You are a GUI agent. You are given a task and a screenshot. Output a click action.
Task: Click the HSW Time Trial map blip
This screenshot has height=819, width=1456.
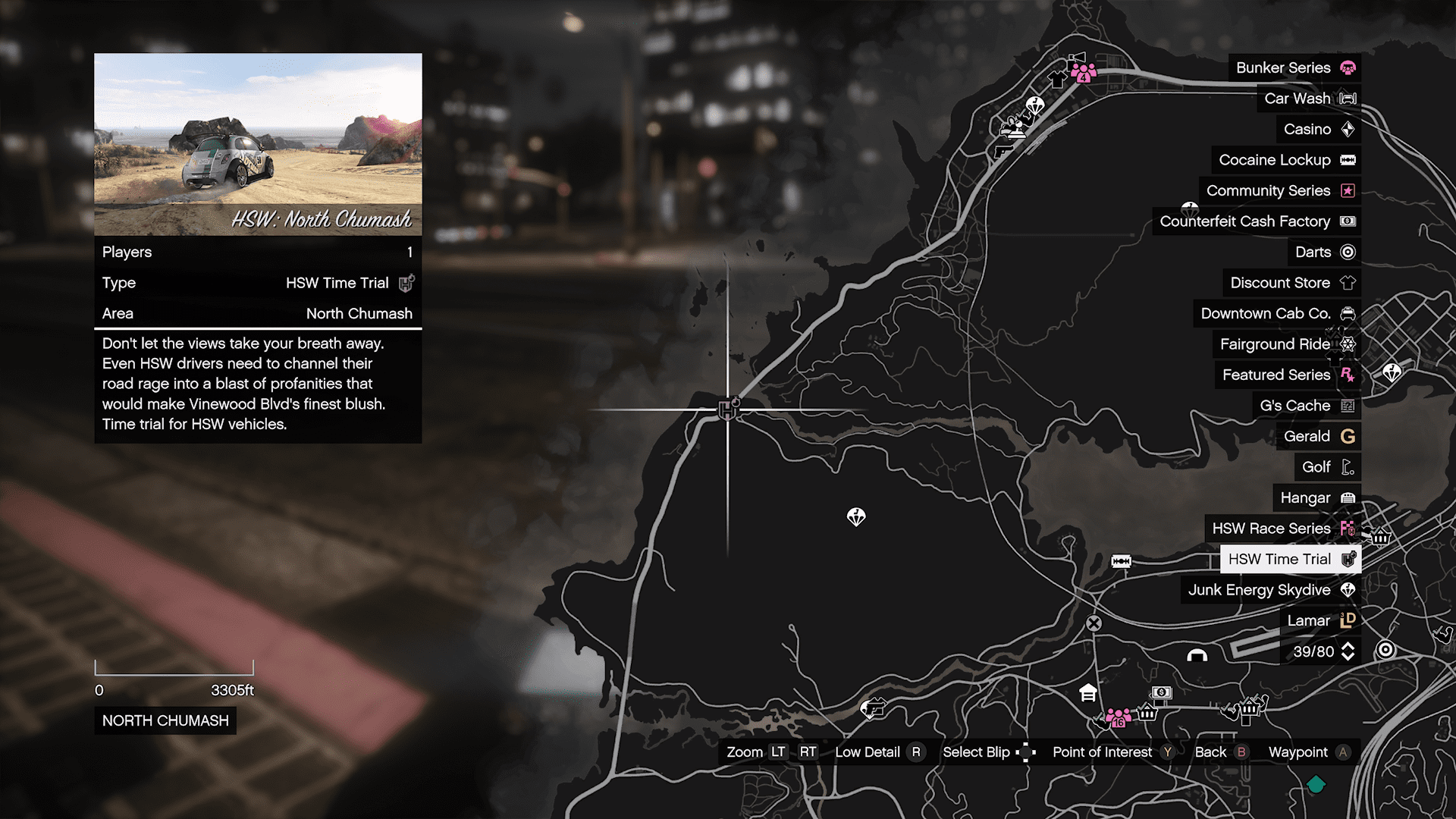(x=728, y=409)
